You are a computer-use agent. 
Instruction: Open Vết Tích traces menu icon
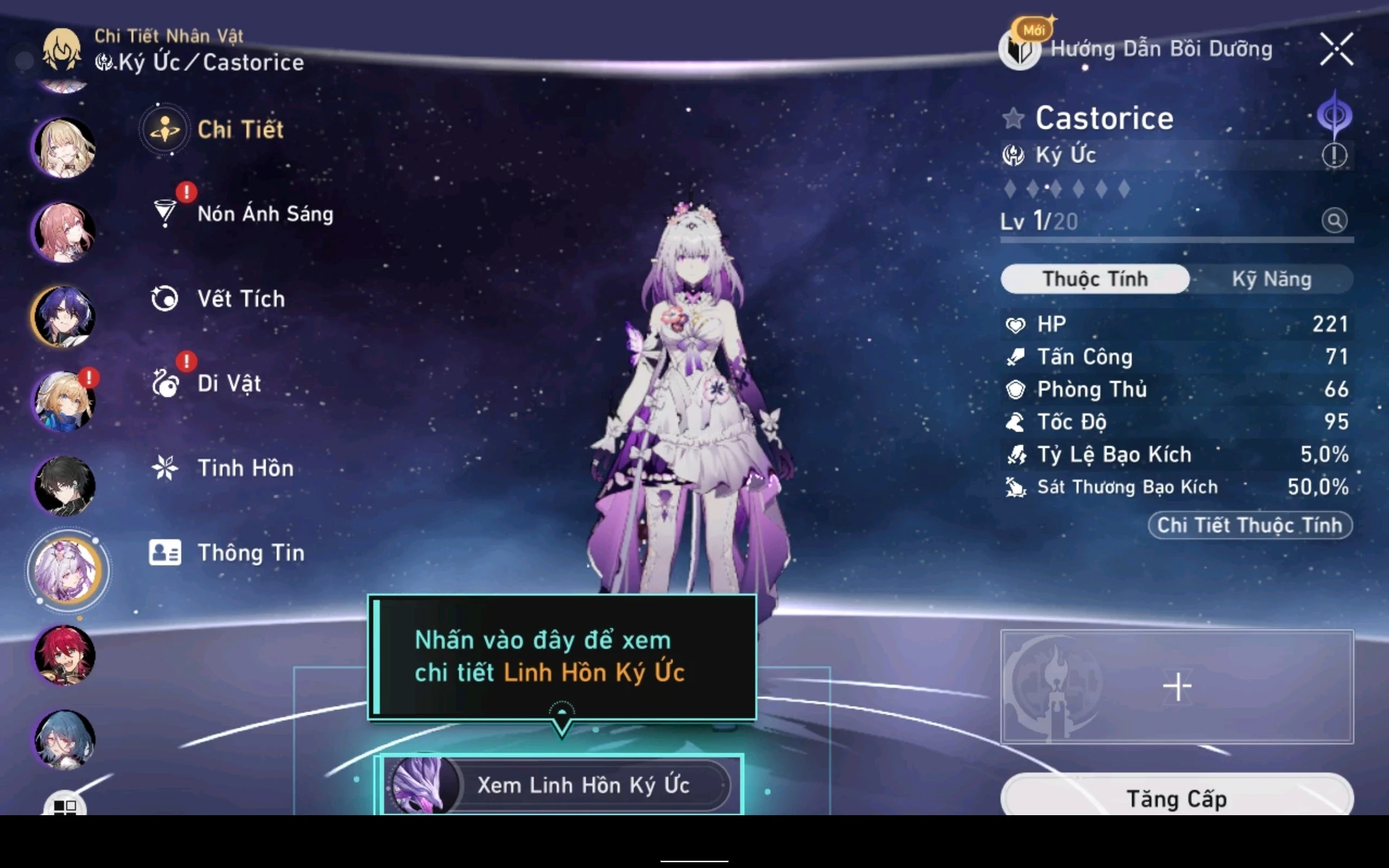[165, 299]
